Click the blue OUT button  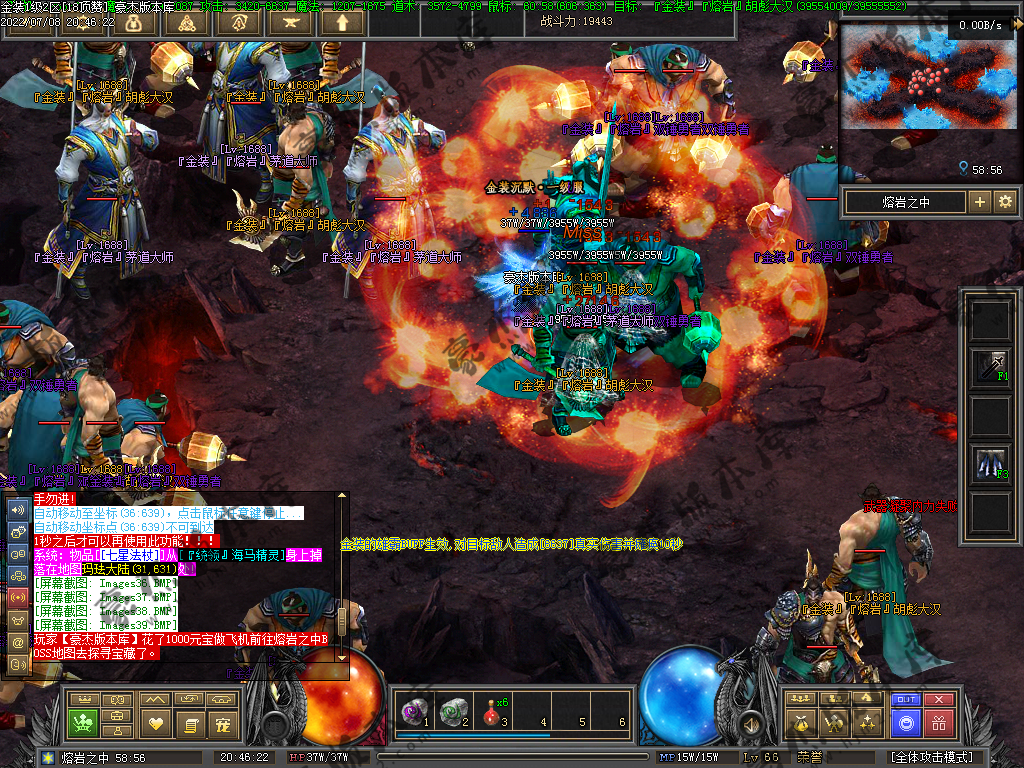tap(905, 700)
